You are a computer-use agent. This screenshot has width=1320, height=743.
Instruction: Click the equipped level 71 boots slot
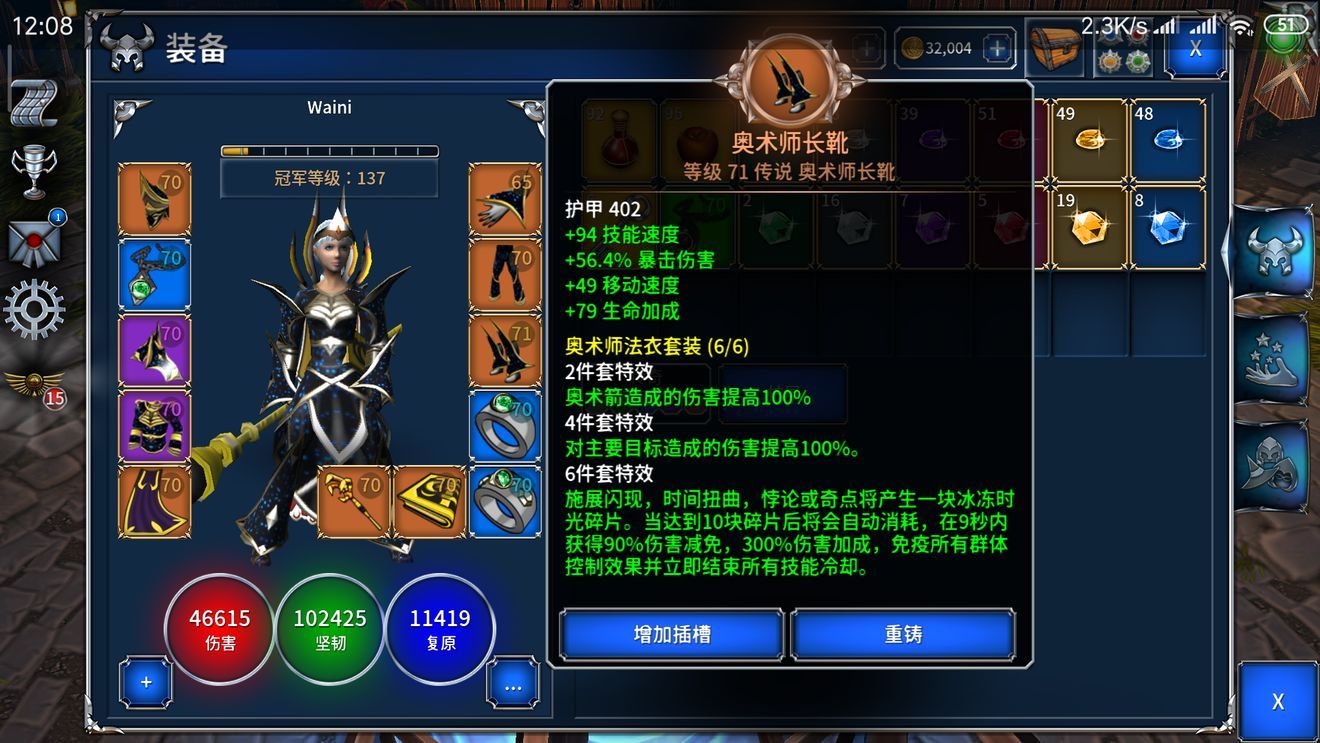(505, 350)
